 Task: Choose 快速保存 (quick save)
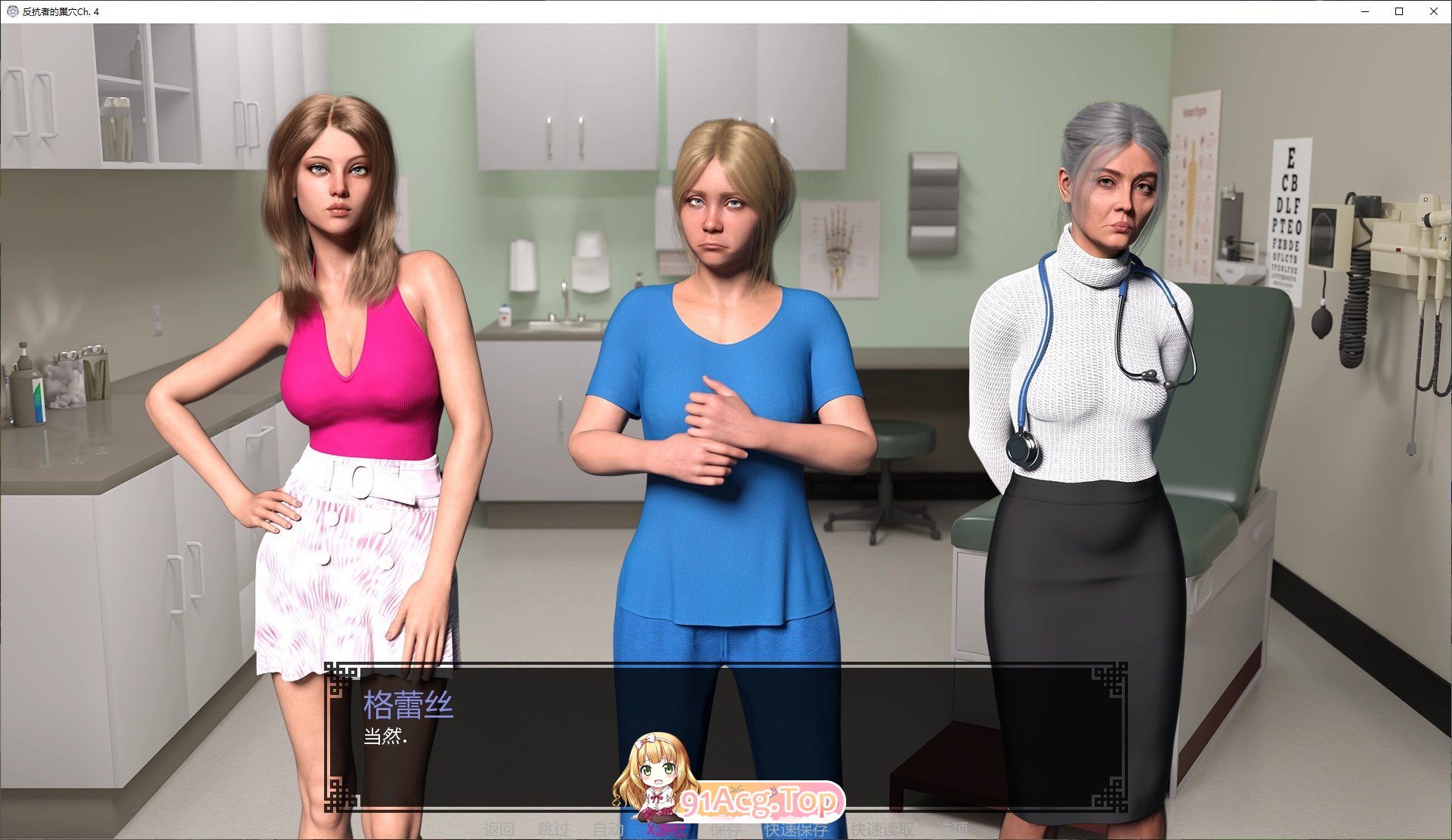(x=796, y=830)
